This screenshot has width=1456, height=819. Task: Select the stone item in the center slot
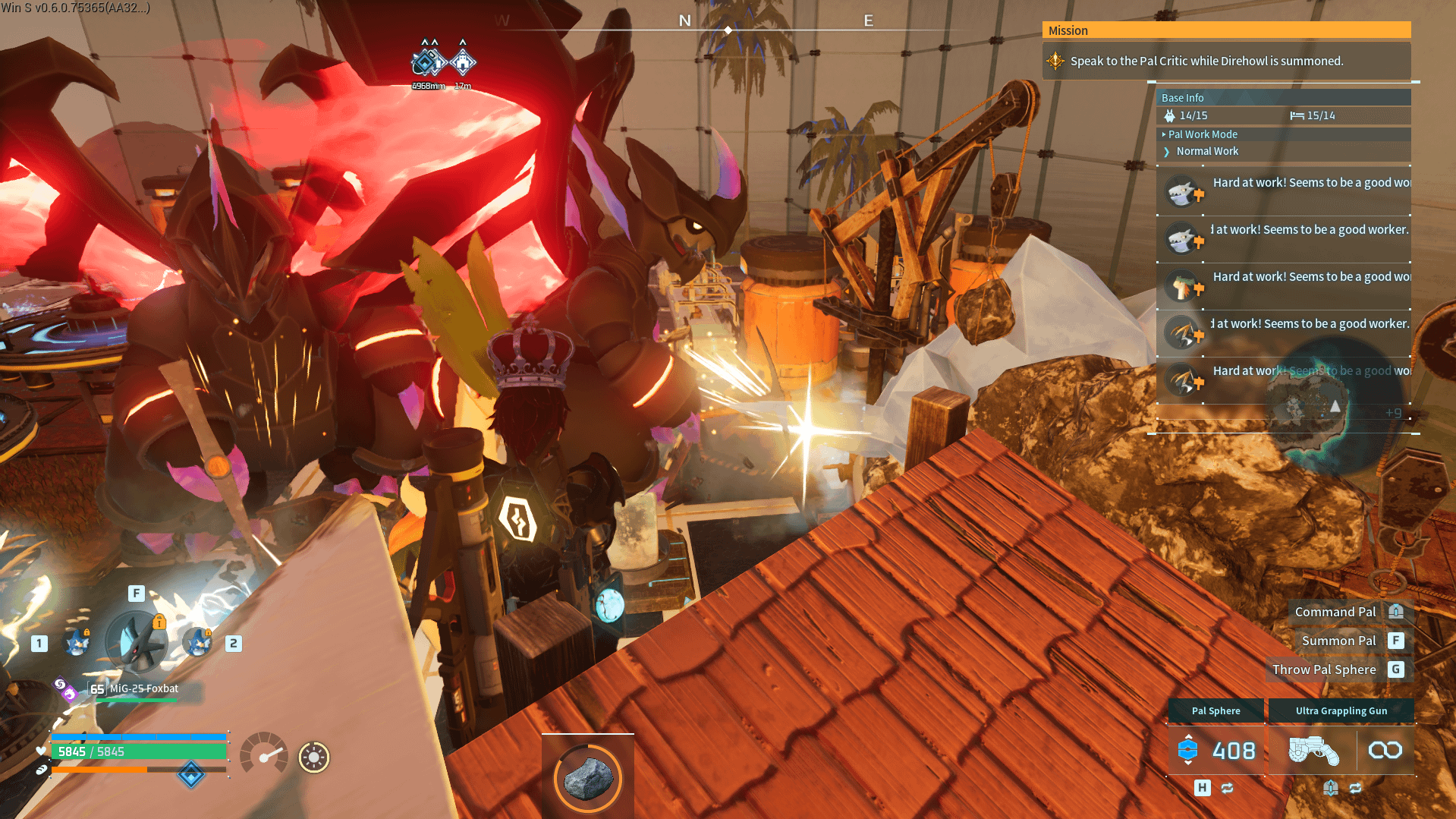[588, 777]
